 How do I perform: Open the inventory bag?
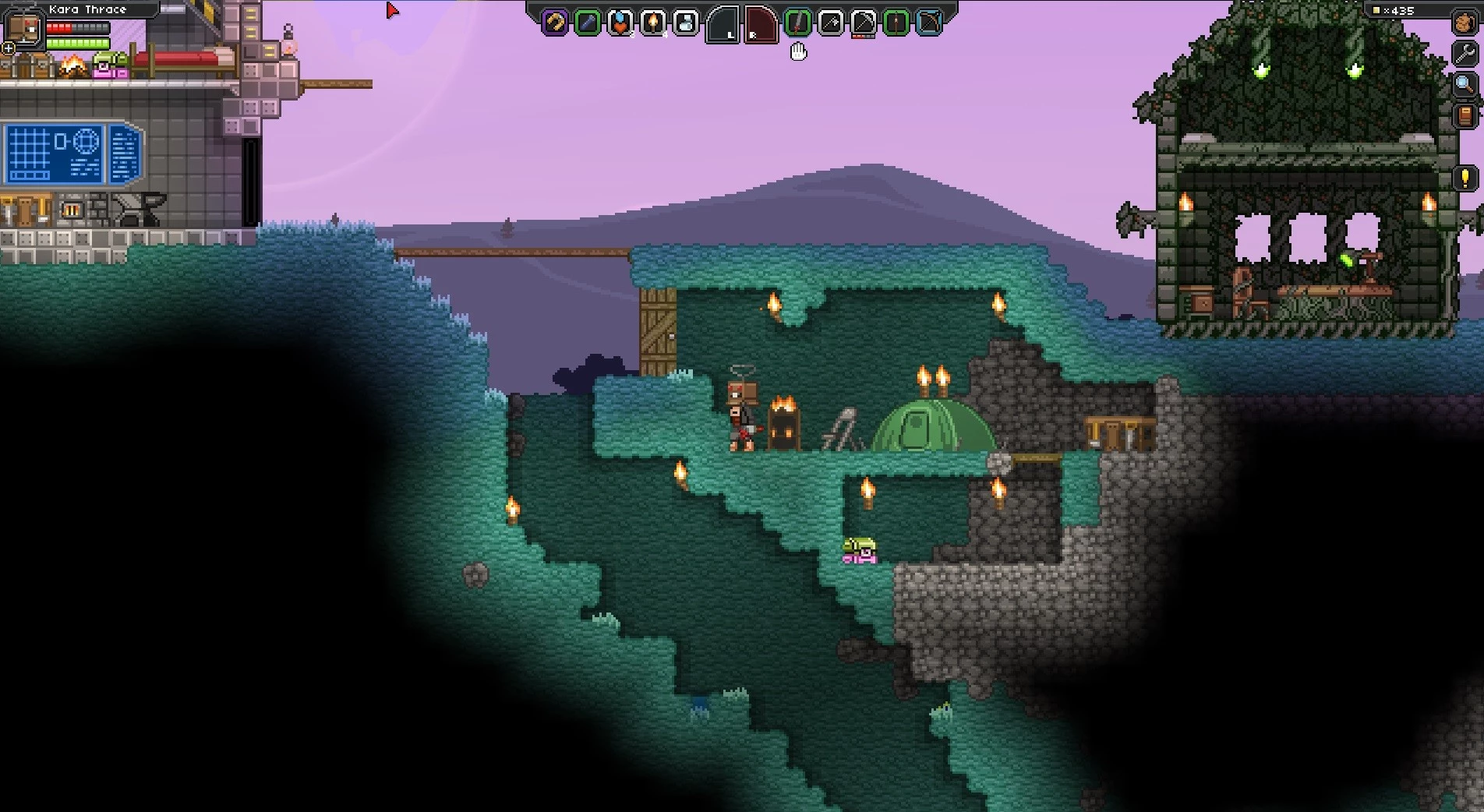1465,23
